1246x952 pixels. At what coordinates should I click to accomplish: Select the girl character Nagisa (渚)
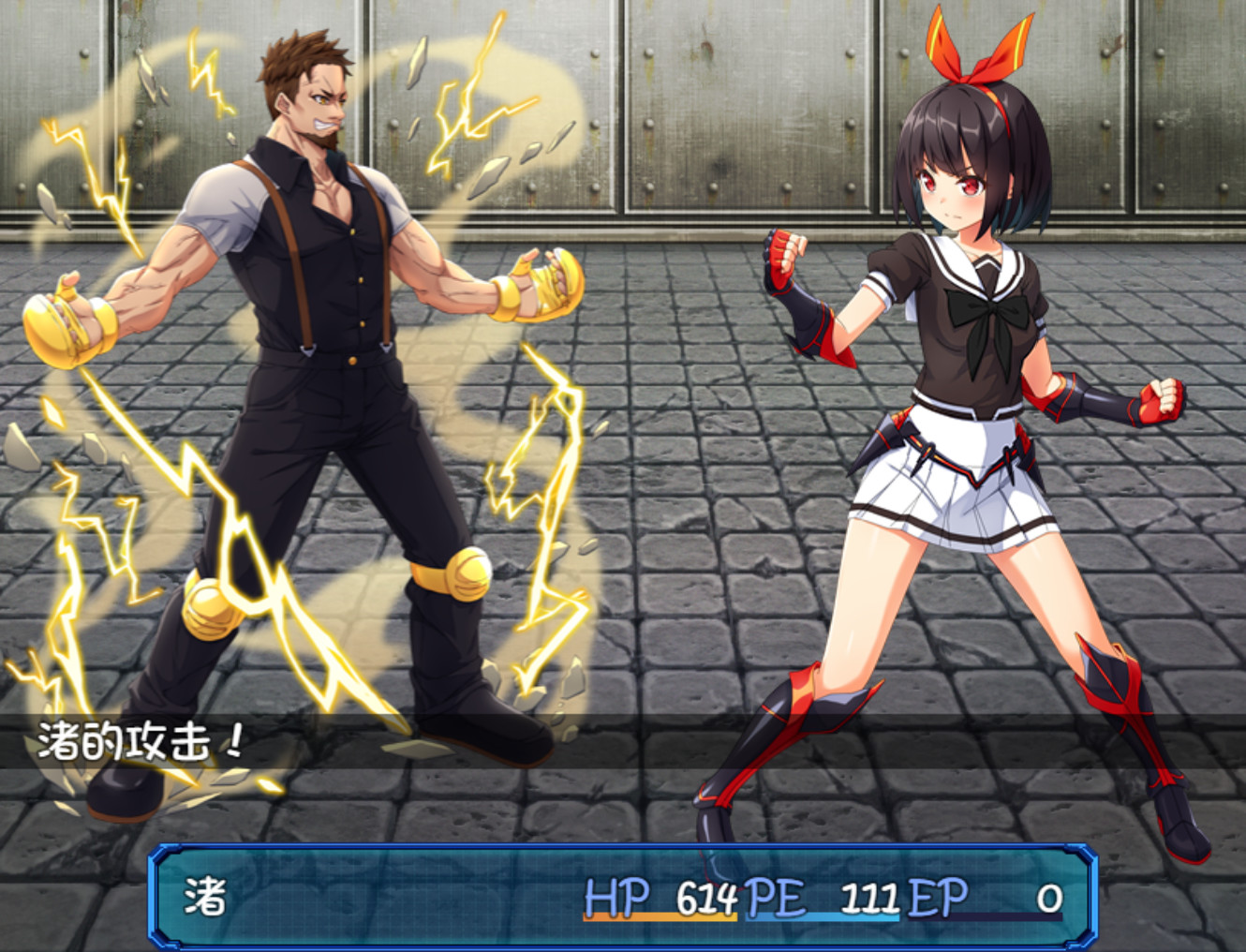click(x=946, y=375)
